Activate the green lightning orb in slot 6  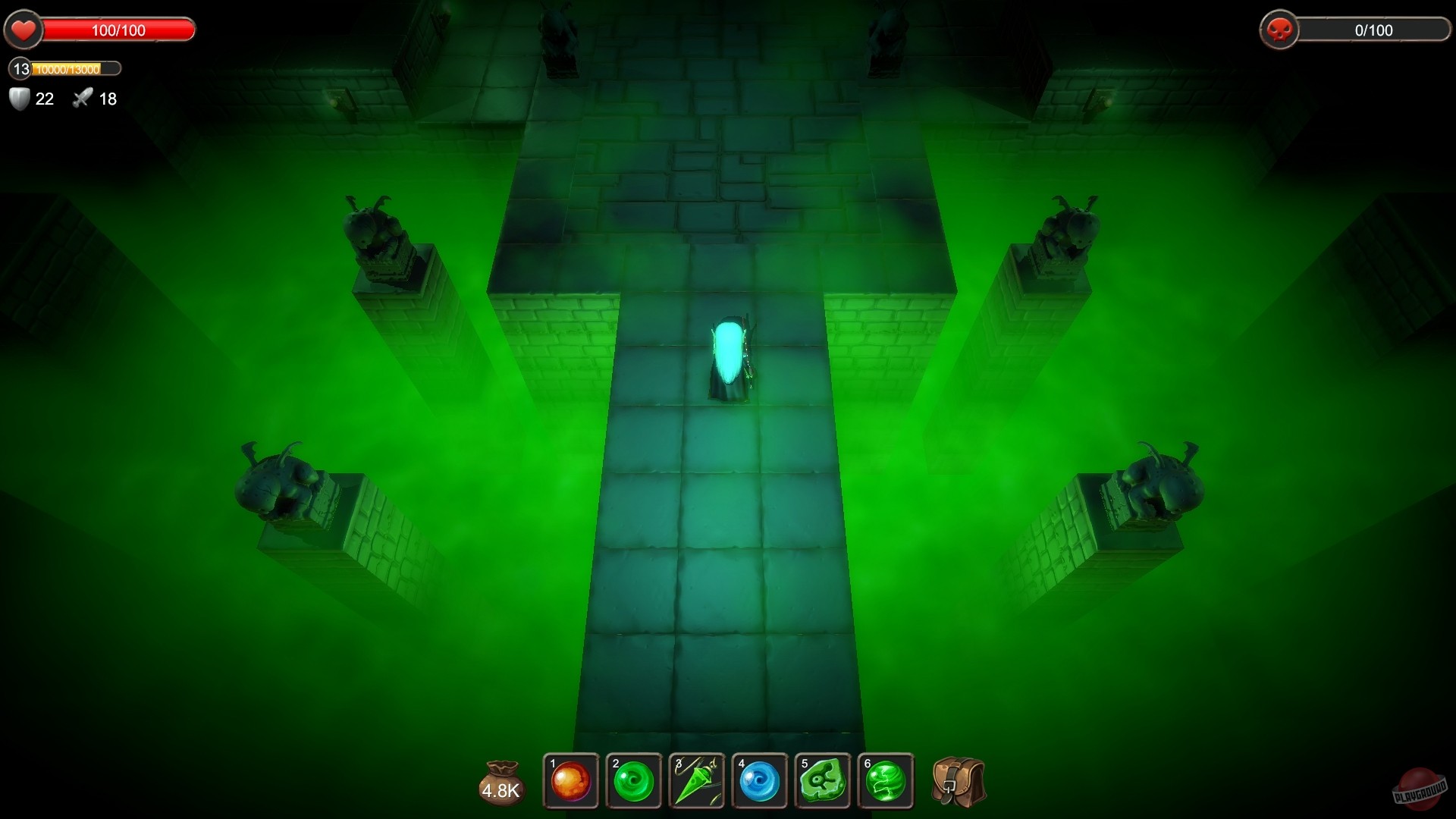tap(887, 782)
